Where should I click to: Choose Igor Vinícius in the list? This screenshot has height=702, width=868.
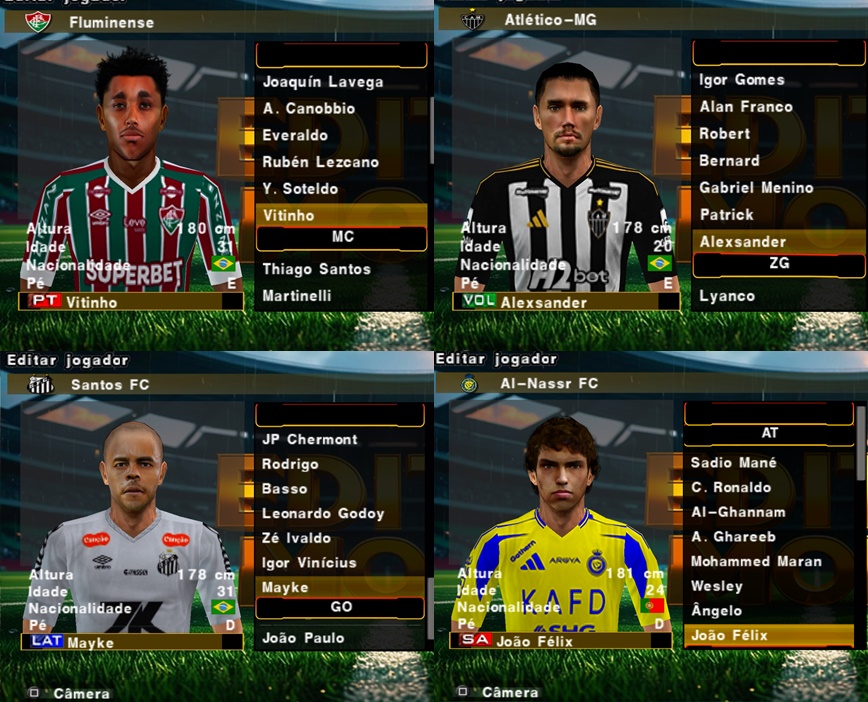309,563
